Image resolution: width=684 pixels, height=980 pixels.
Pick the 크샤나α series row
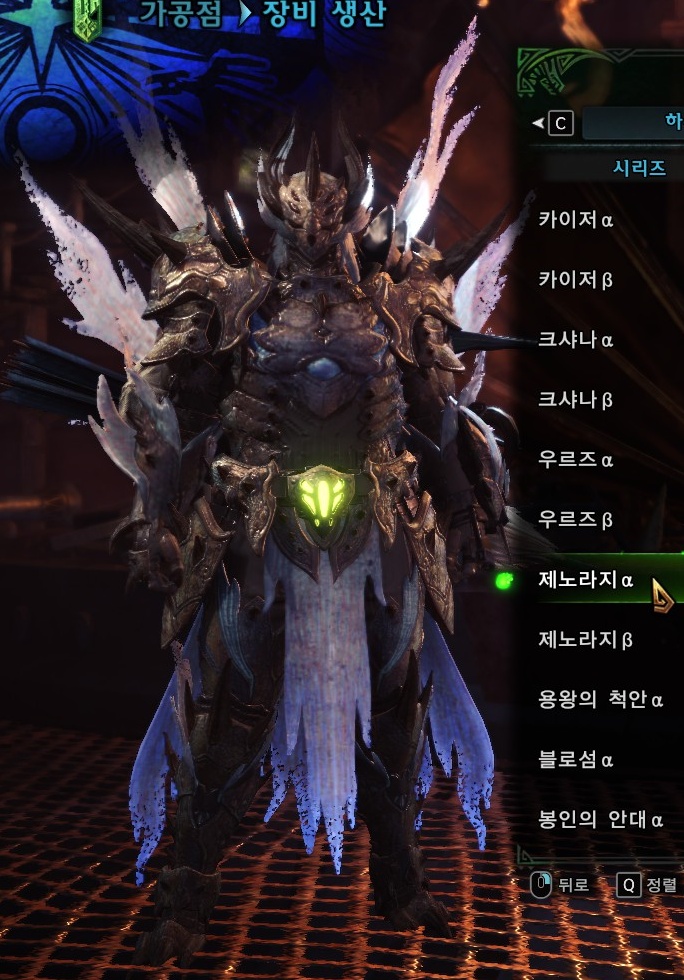[x=577, y=339]
